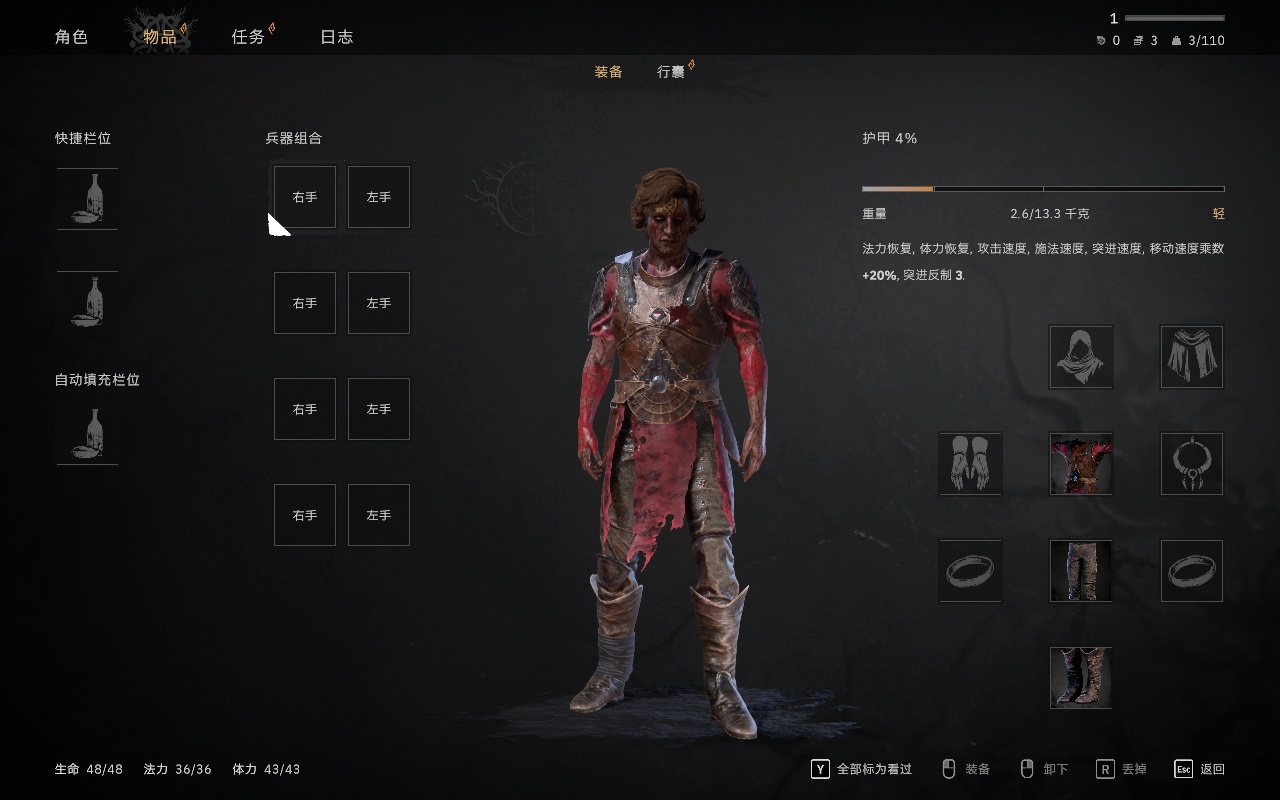Select the 装备 equipment sub-tab
The width and height of the screenshot is (1280, 800).
point(608,72)
